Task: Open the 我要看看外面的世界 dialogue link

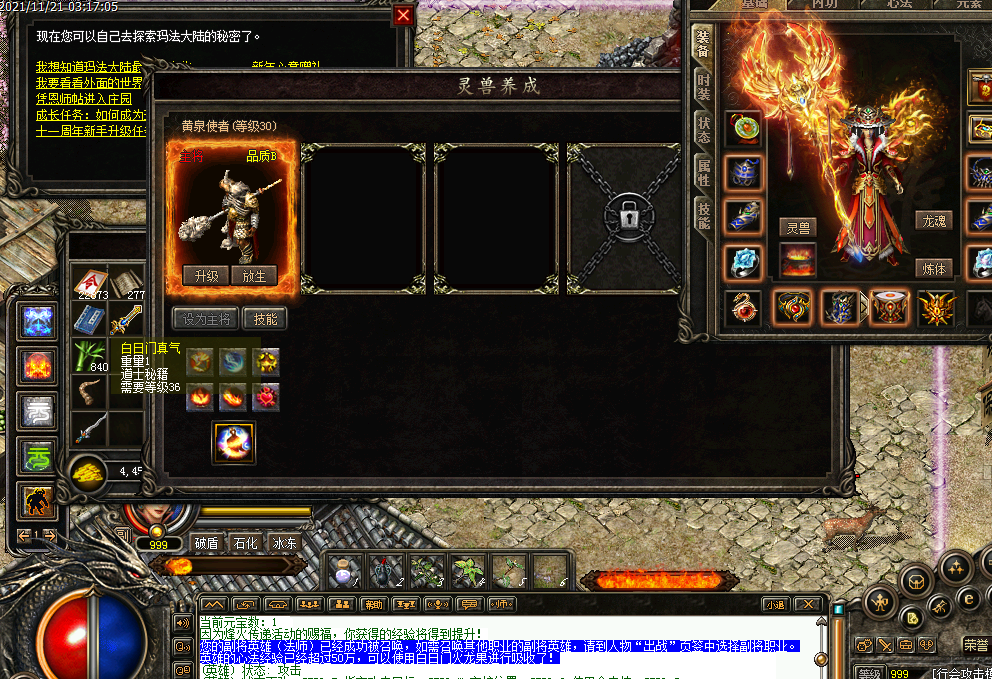Action: point(90,83)
